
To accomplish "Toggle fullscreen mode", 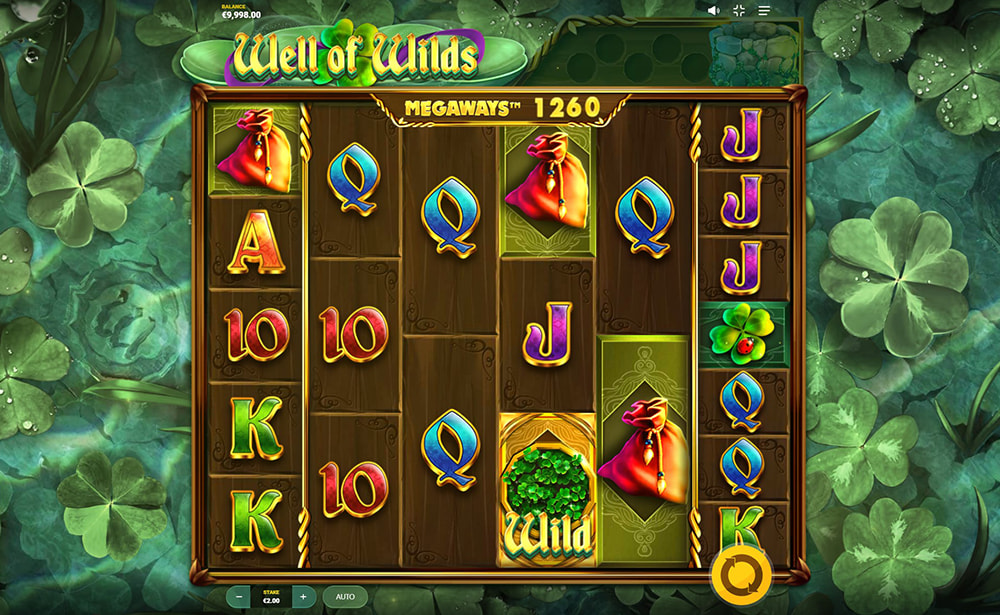I will click(739, 10).
